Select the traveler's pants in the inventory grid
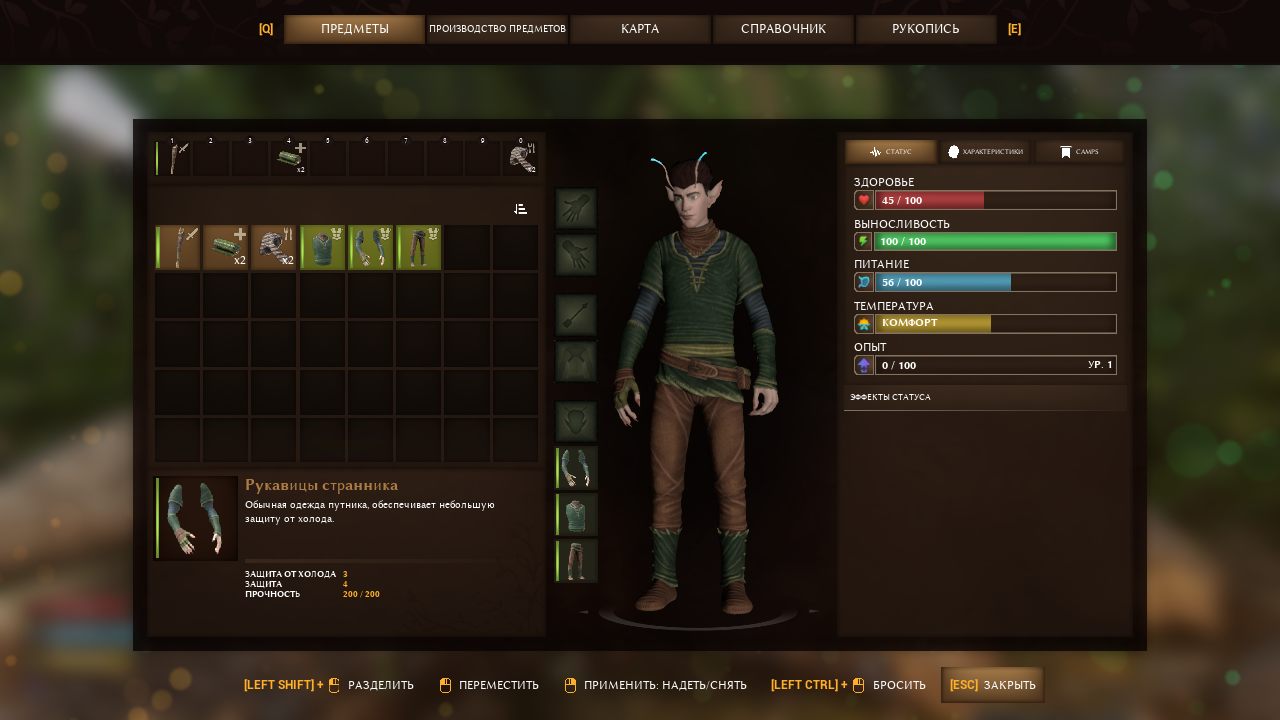 419,247
